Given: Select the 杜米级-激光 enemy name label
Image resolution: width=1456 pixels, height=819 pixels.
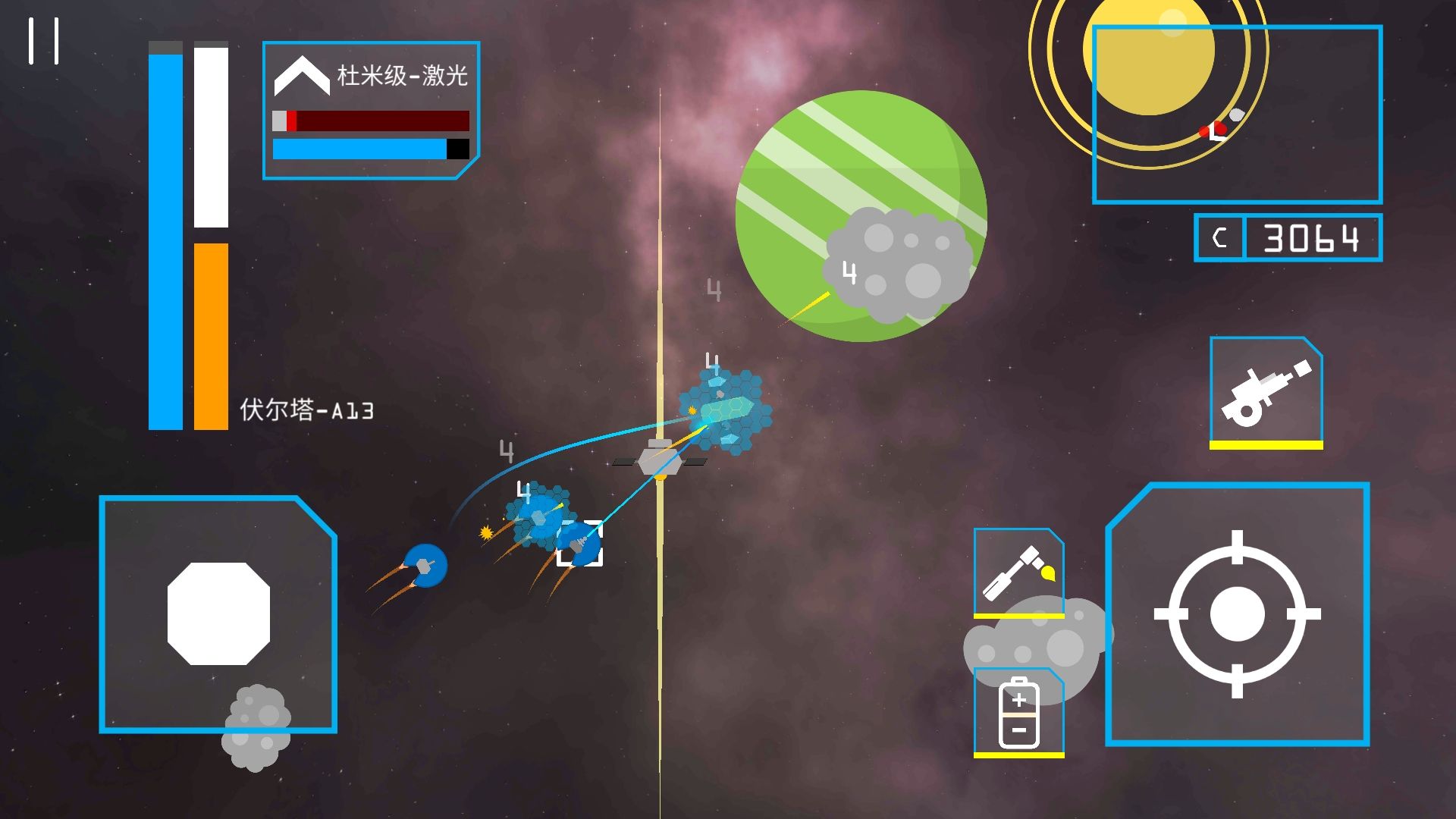Looking at the screenshot, I should (x=402, y=75).
